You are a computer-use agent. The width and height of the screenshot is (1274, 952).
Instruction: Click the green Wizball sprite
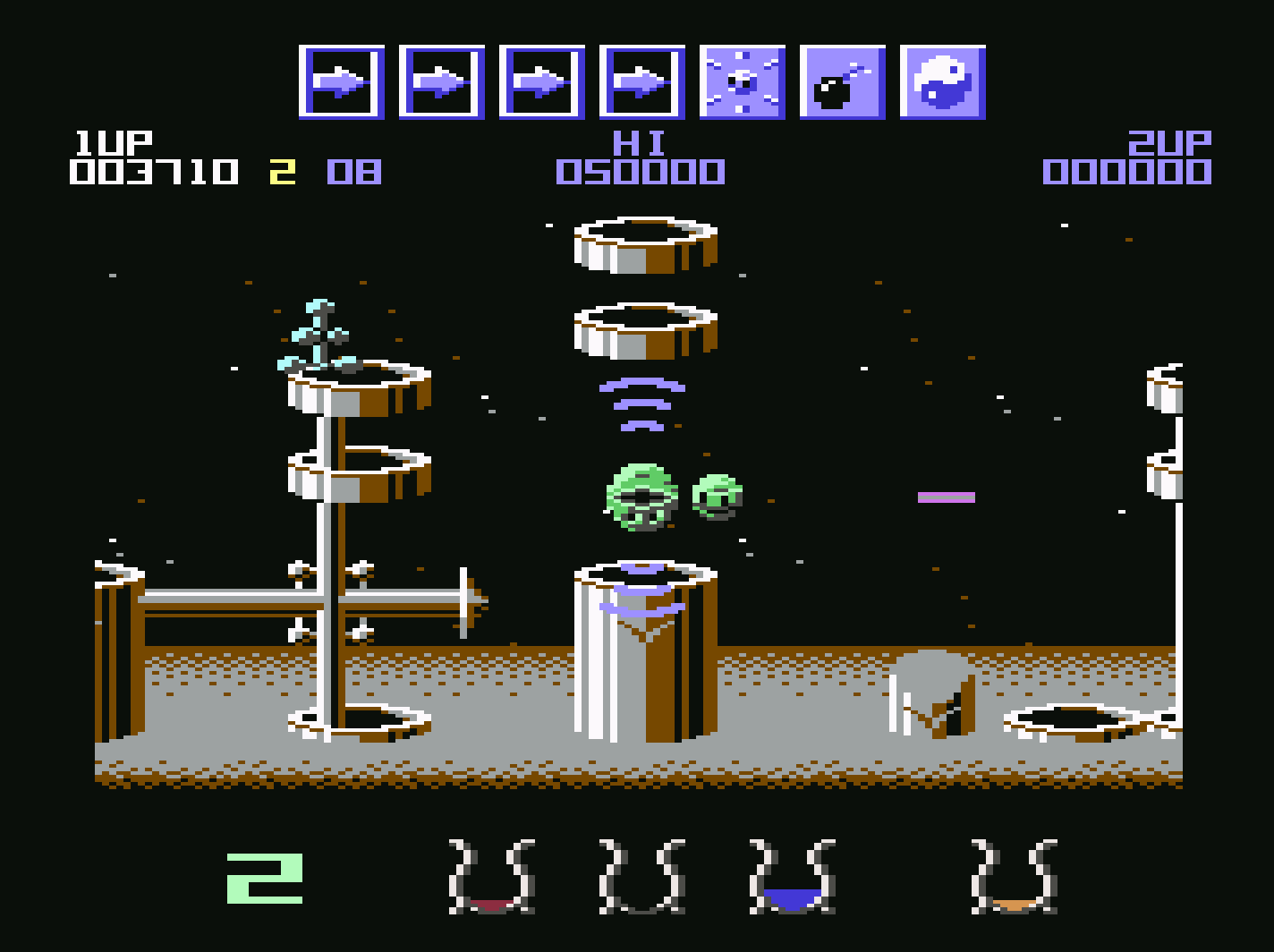pos(642,499)
